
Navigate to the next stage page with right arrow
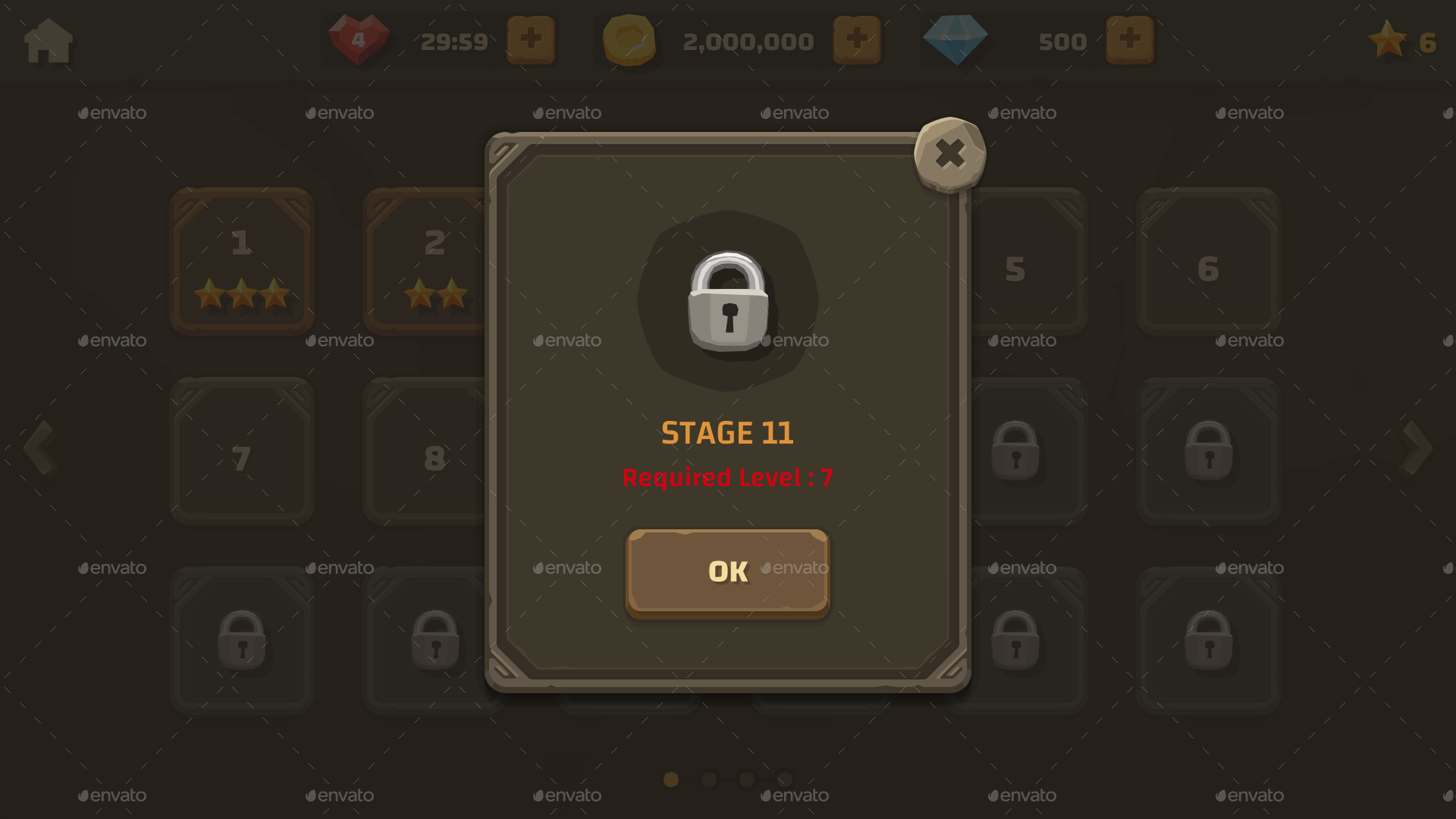tap(1415, 447)
